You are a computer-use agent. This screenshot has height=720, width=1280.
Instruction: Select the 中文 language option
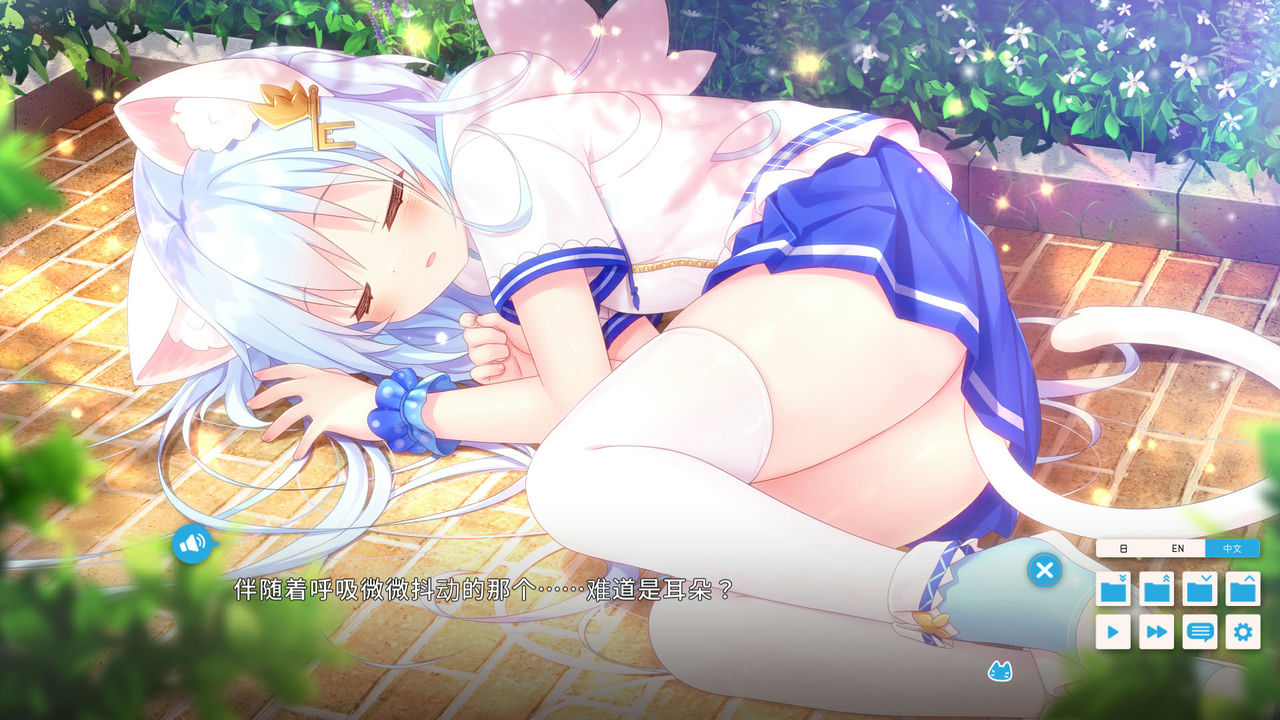(1233, 548)
